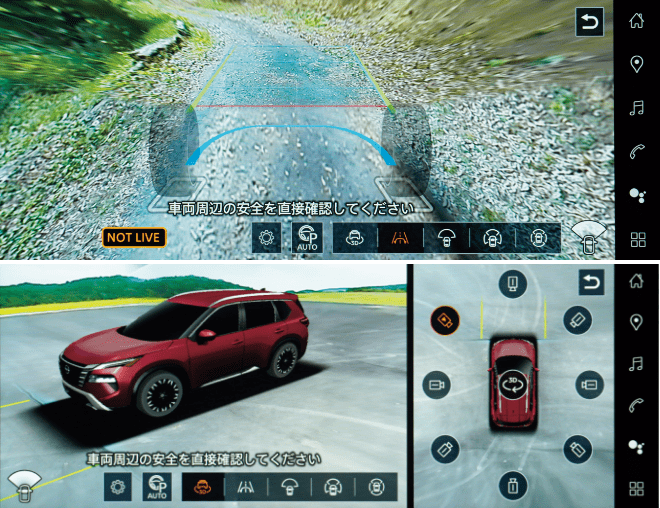Go back from the camera angle selector panel
The width and height of the screenshot is (660, 508).
[591, 283]
